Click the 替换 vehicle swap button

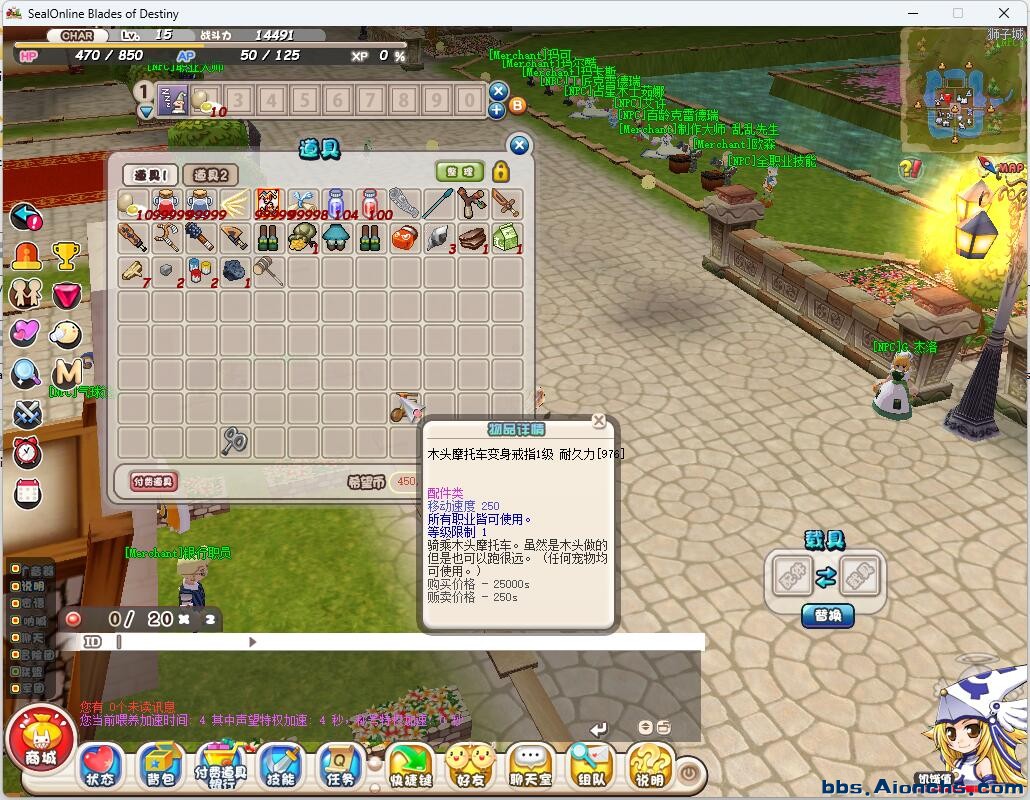[x=827, y=615]
